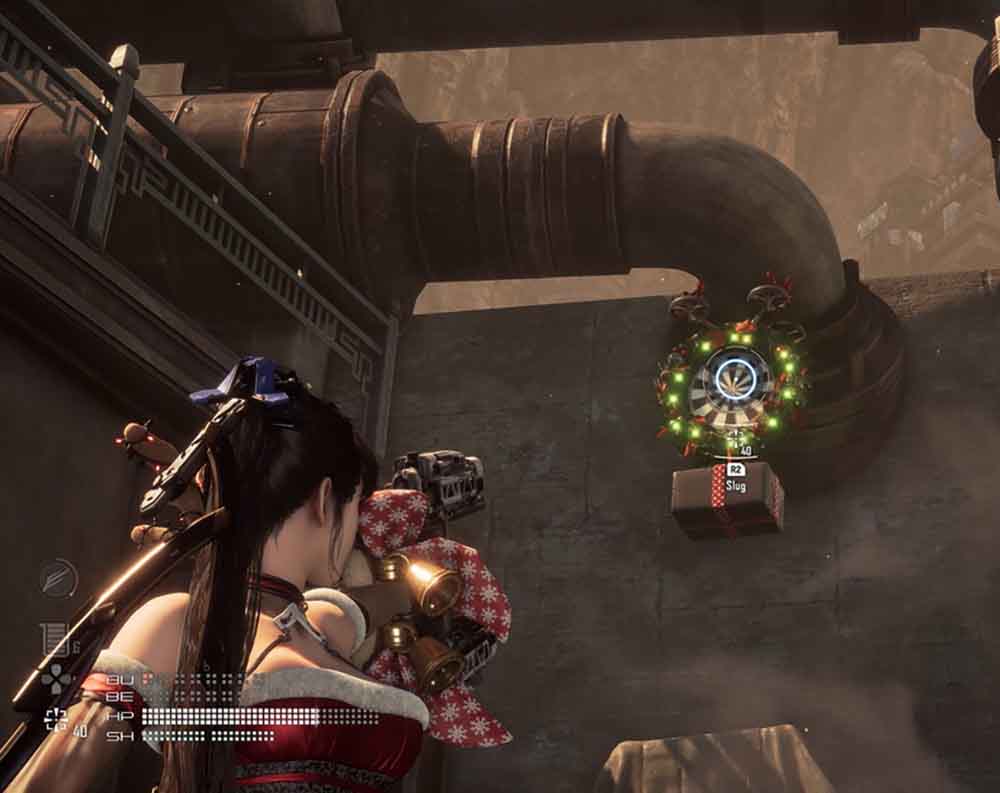Click the healing canister item icon
Viewport: 1000px width, 793px height.
click(52, 637)
